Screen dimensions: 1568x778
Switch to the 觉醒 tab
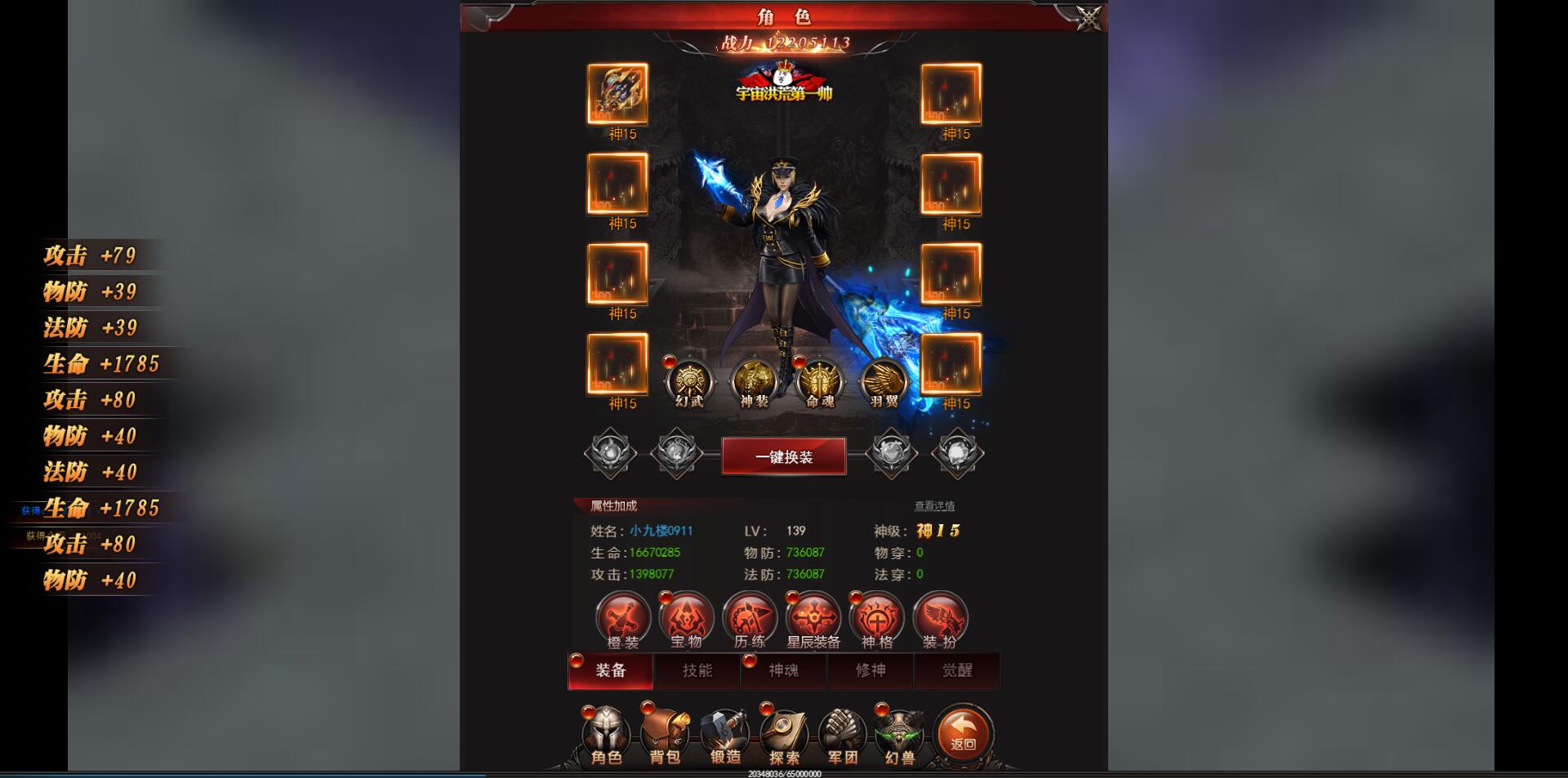point(957,671)
